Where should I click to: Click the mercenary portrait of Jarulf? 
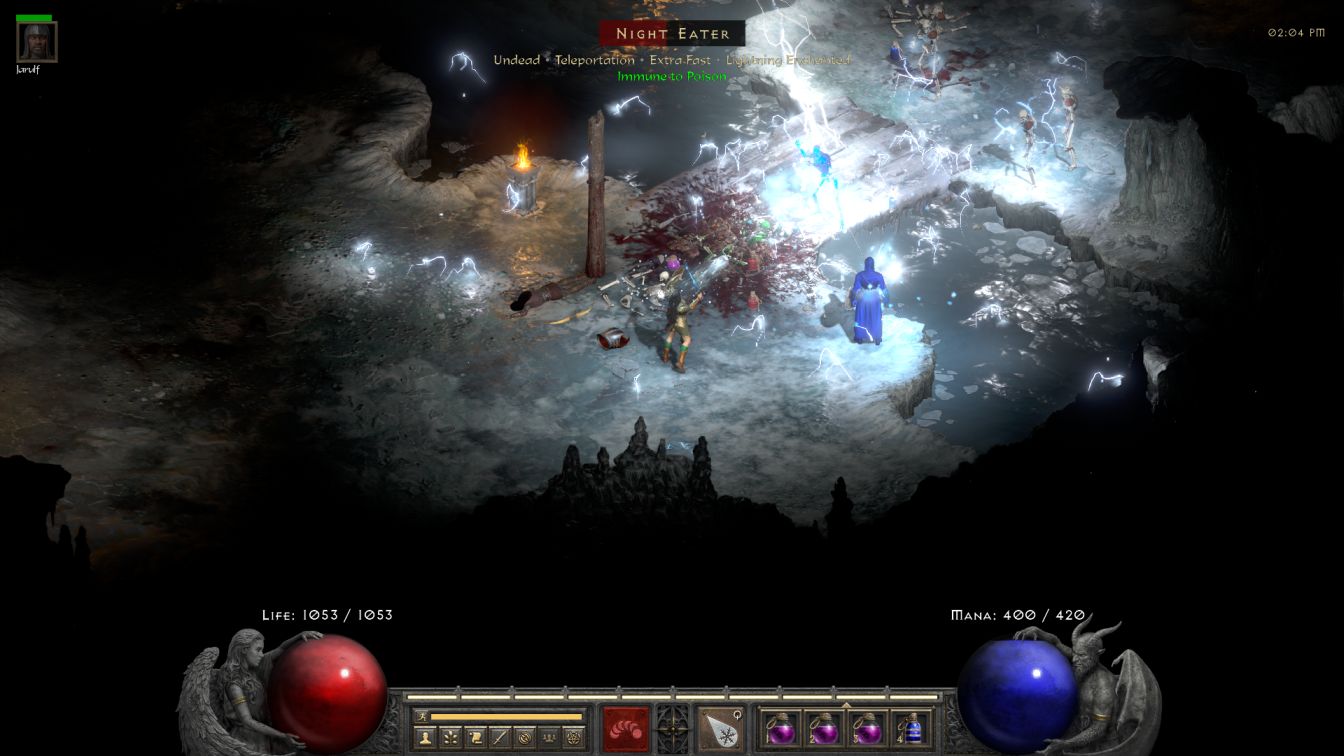pyautogui.click(x=37, y=42)
